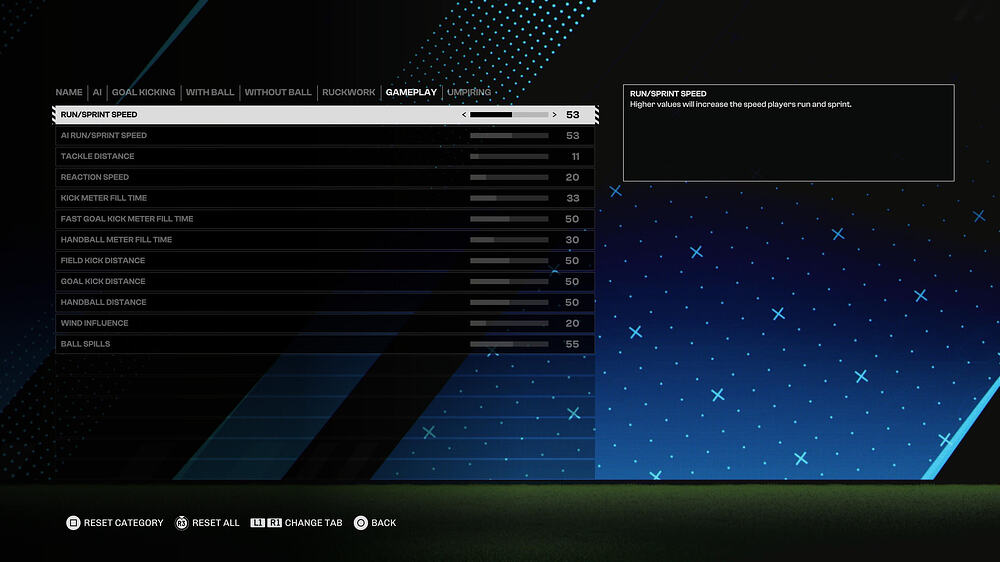Select the Goal Kicking tab
Screen dimensions: 1000x562
tap(143, 93)
